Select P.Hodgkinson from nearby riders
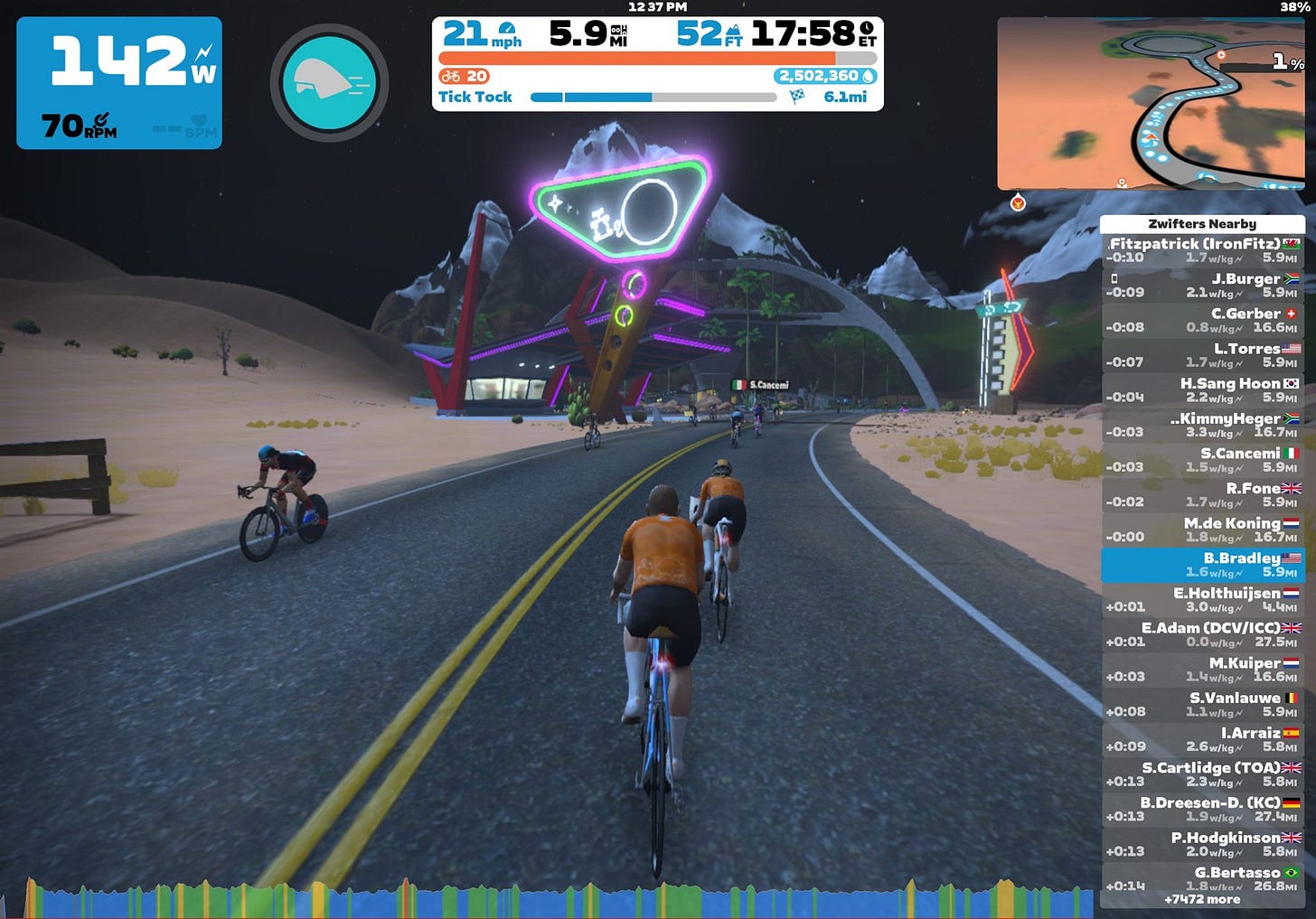The height and width of the screenshot is (919, 1316). pos(1202,844)
